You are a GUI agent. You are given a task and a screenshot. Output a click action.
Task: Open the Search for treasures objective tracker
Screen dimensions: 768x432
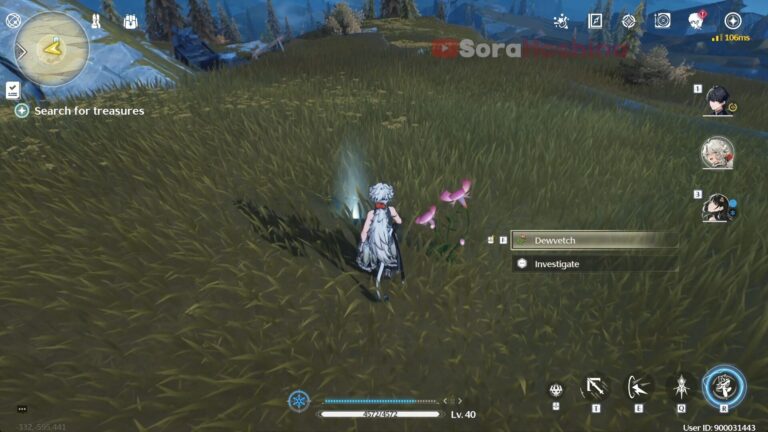pos(80,111)
